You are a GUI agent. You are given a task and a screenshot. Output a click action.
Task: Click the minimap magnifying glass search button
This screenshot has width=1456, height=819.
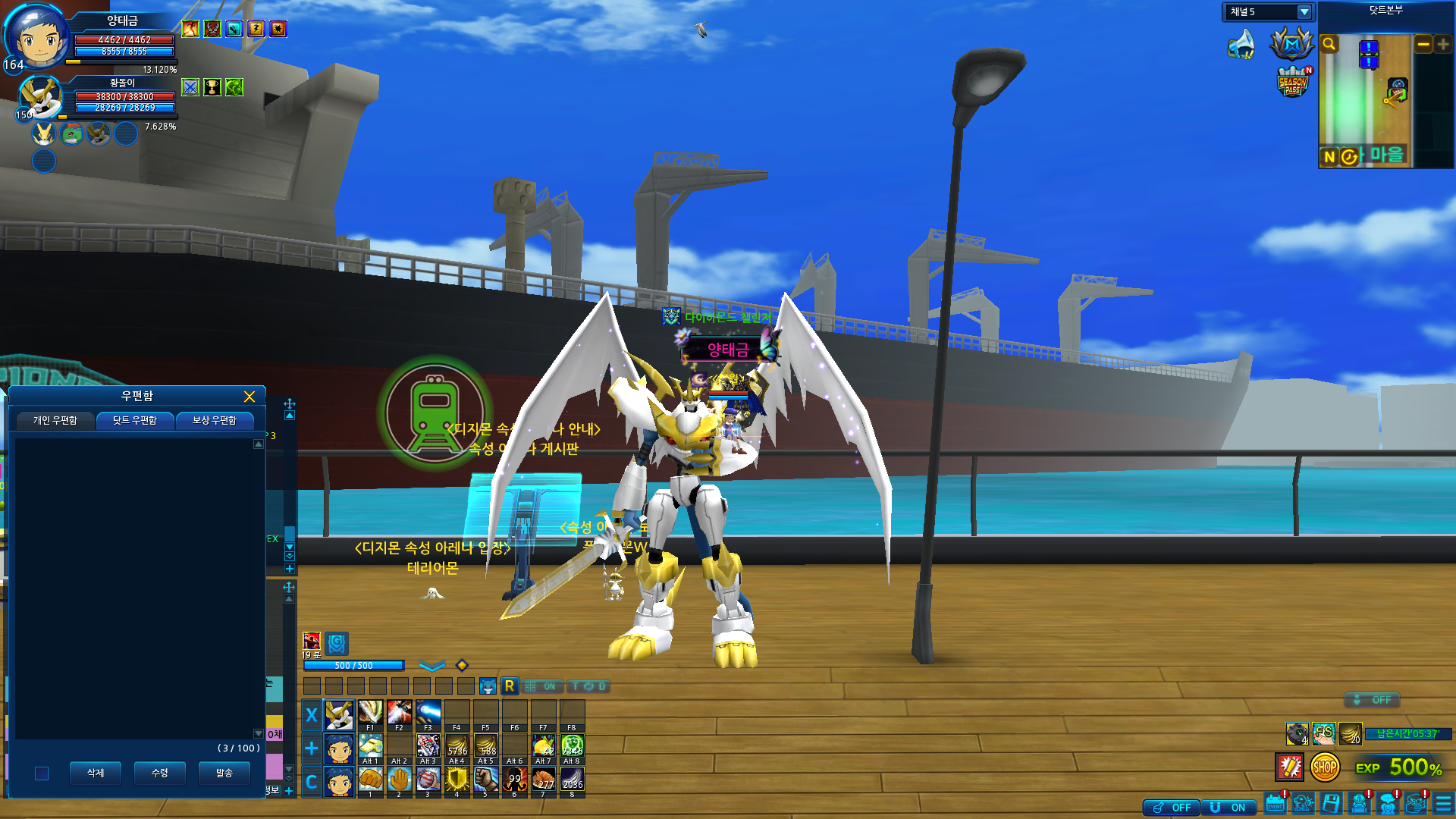pos(1329,45)
